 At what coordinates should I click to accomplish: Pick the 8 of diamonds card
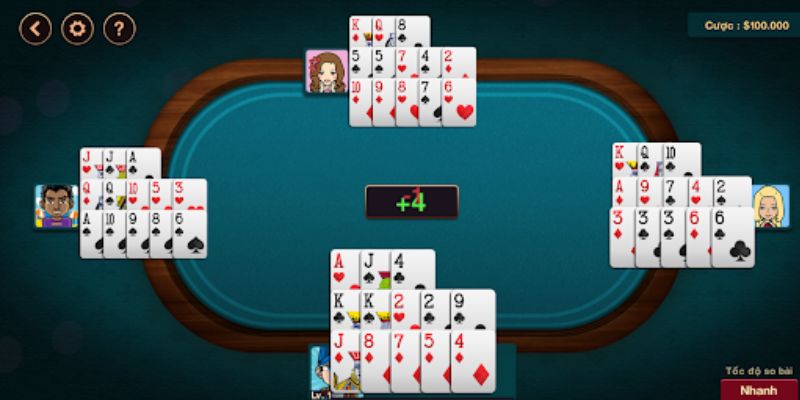tap(374, 360)
